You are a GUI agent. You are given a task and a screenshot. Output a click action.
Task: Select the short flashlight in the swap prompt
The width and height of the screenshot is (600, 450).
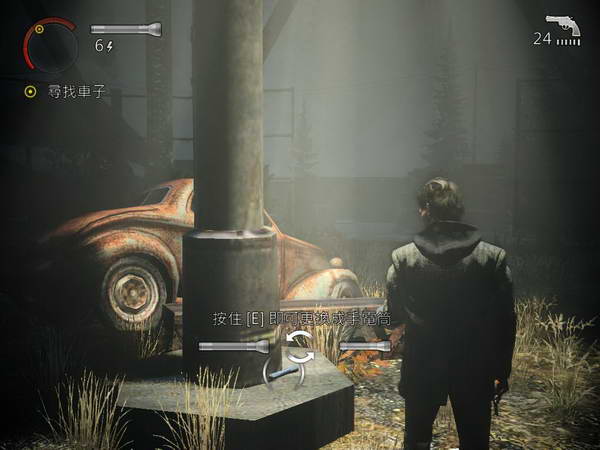coord(364,346)
